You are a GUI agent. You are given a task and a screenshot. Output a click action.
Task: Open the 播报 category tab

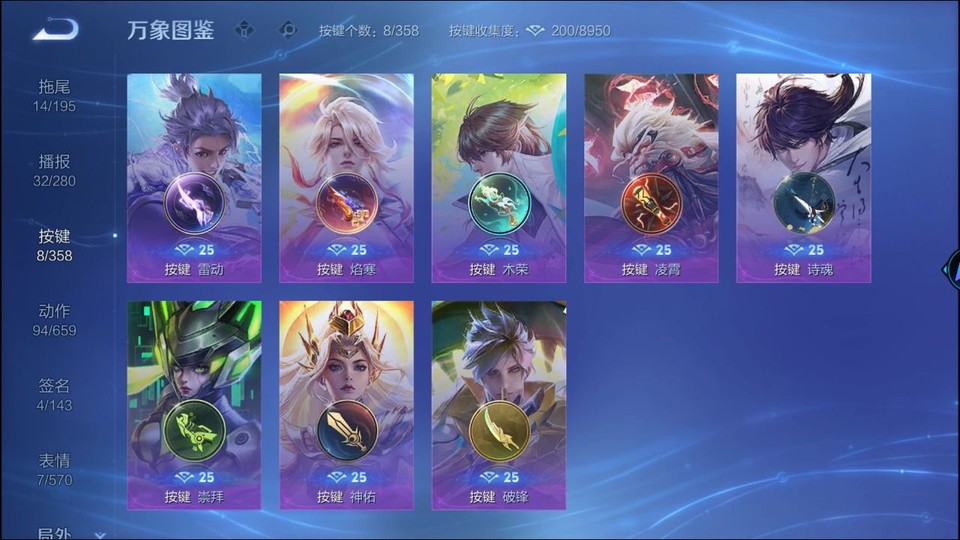[55, 170]
